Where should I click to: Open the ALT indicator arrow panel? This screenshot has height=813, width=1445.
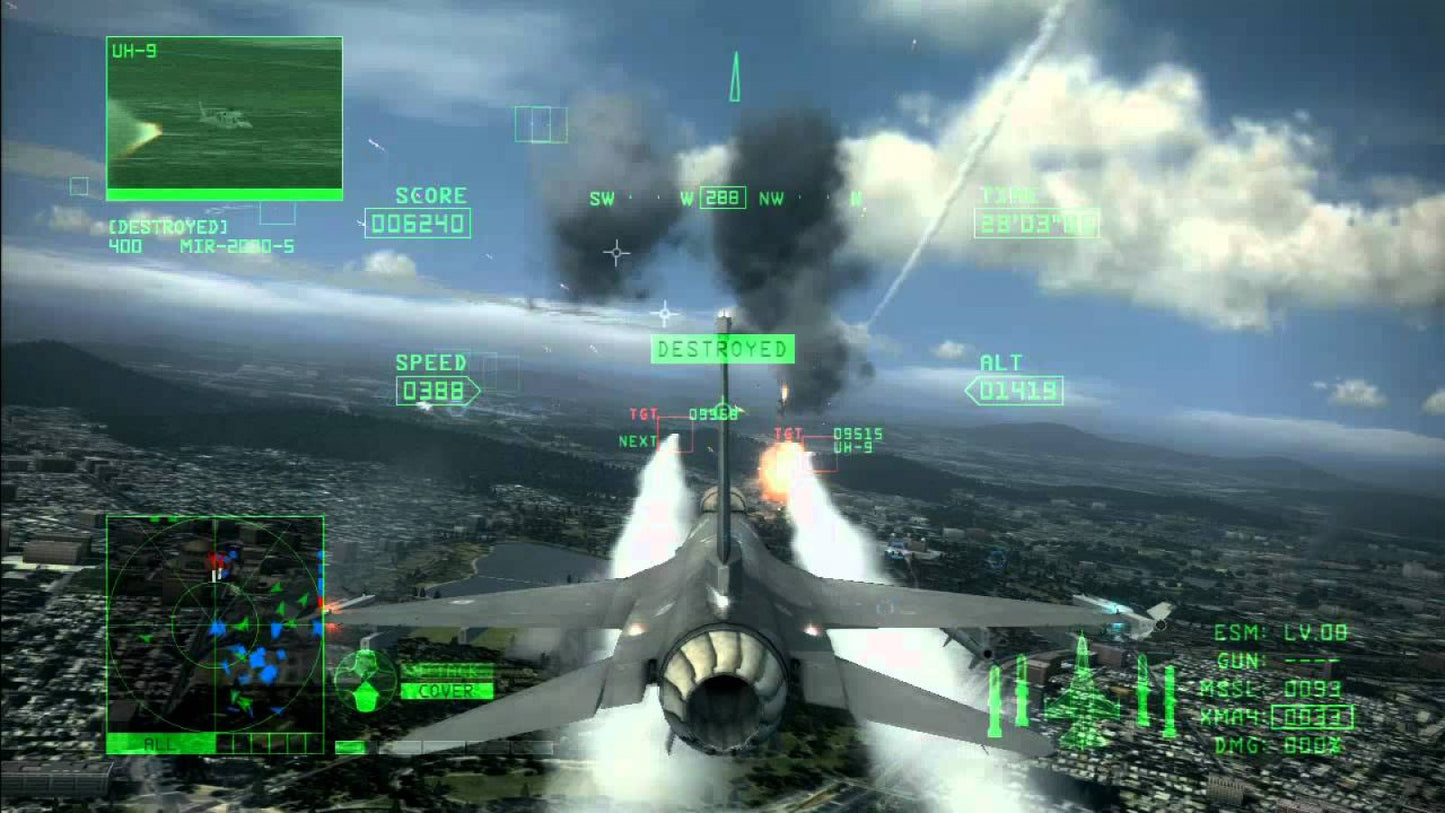click(x=1015, y=389)
